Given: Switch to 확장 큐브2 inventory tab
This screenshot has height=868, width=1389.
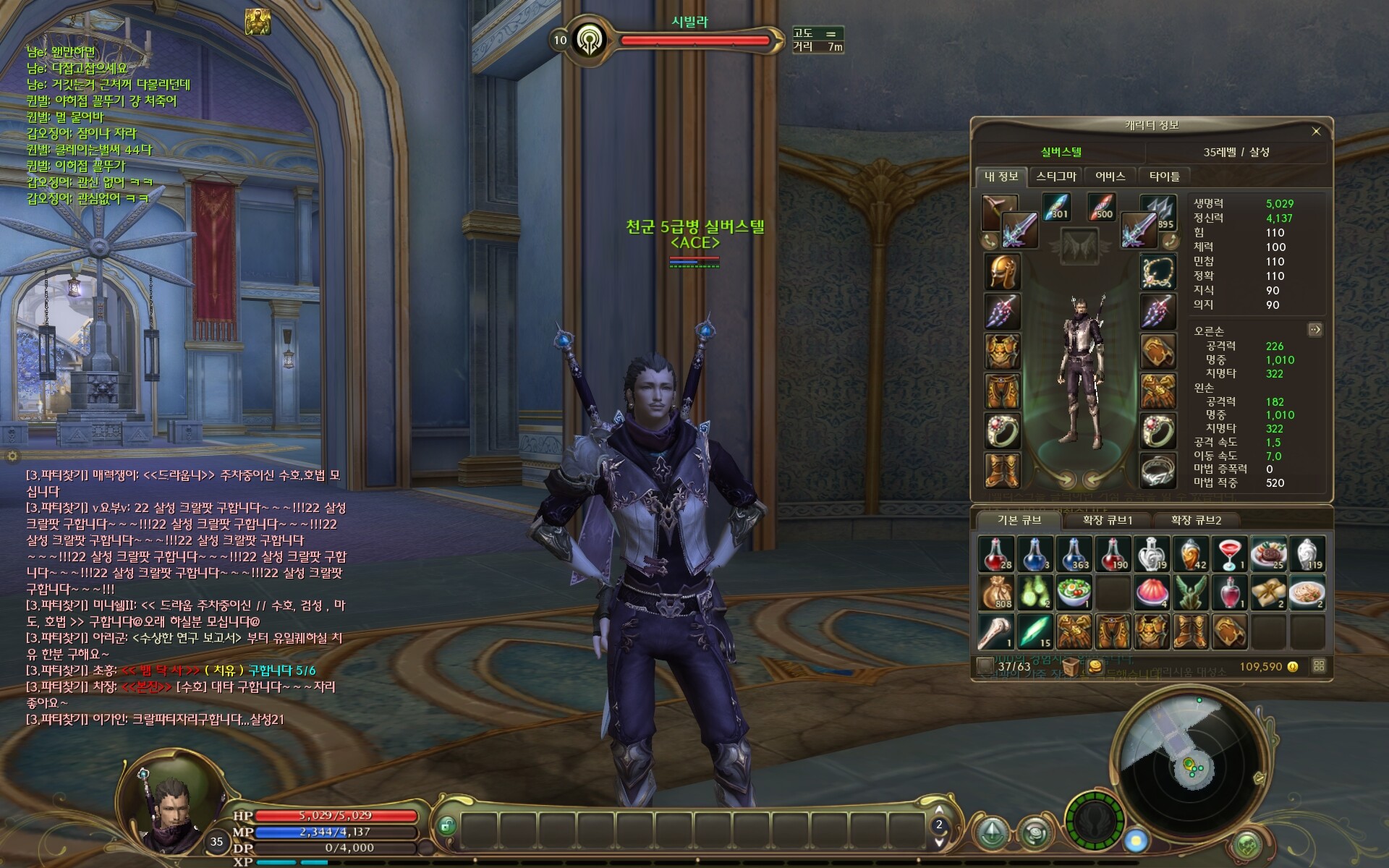Looking at the screenshot, I should (x=1195, y=520).
